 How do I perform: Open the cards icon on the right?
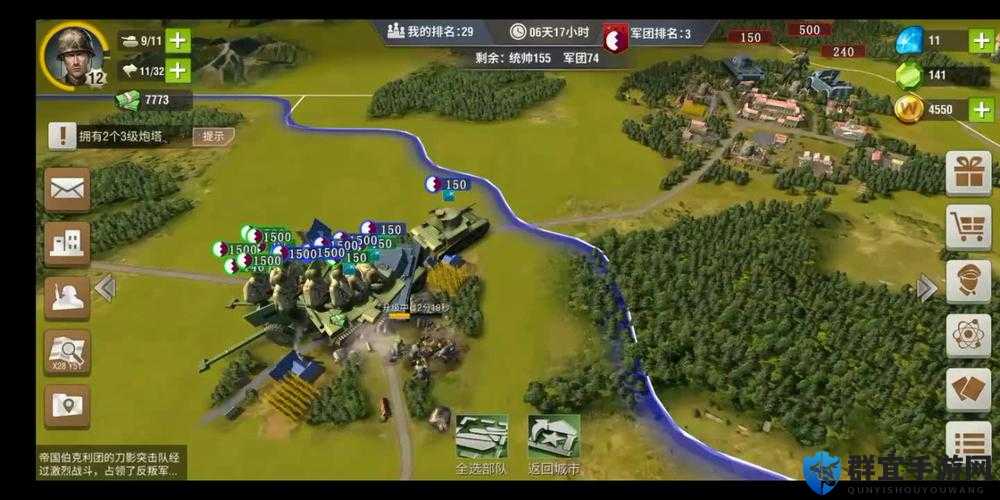tap(968, 389)
